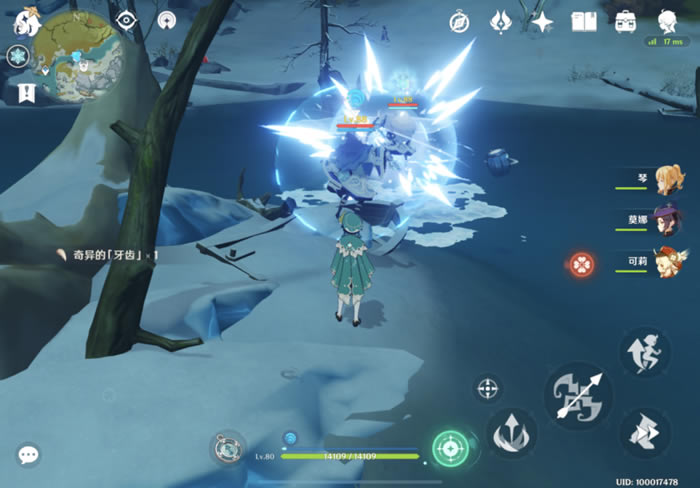
Task: Tap the snowflake icon beside the minimap
Action: (18, 58)
